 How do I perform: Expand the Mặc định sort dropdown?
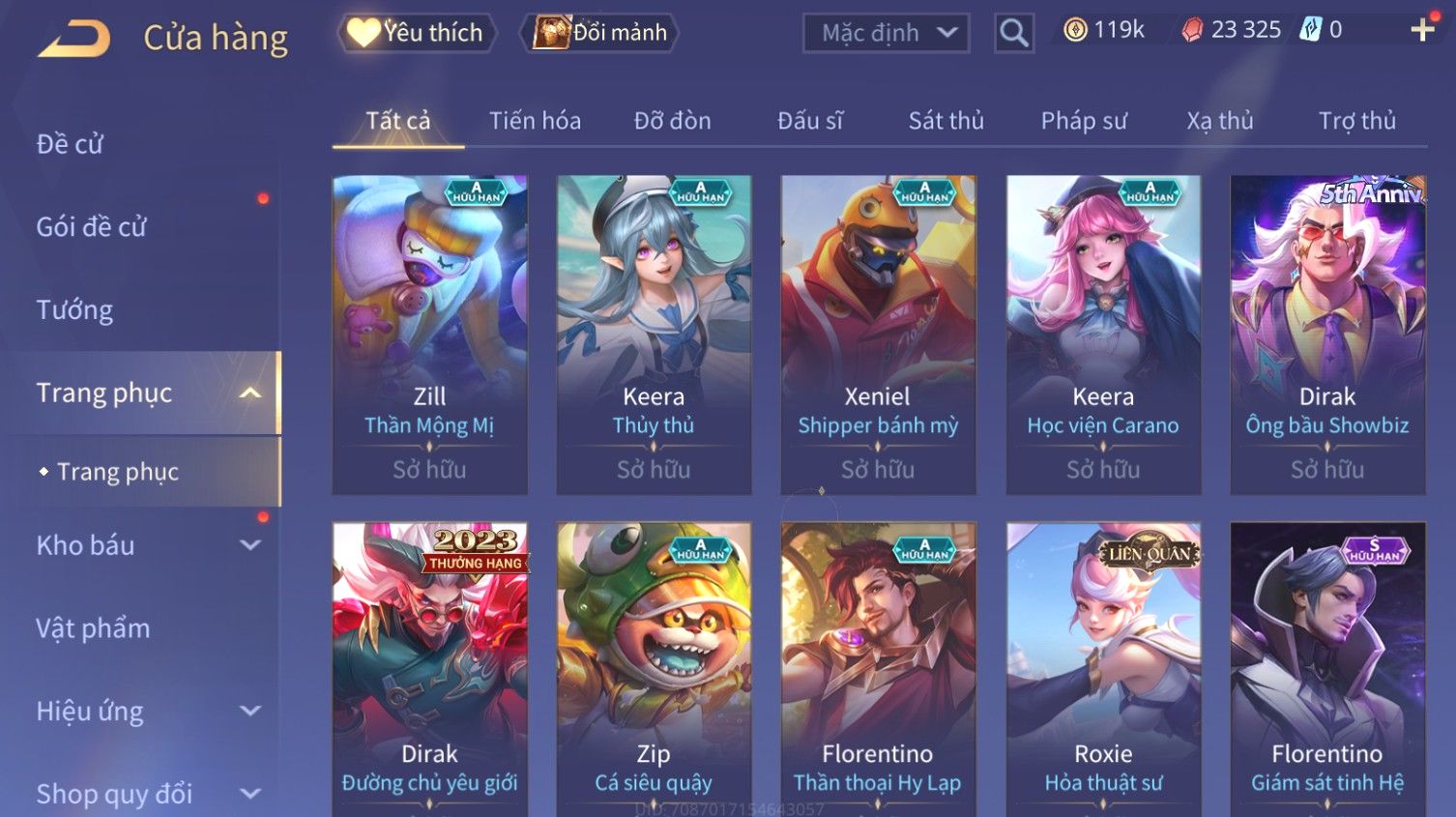coord(886,33)
